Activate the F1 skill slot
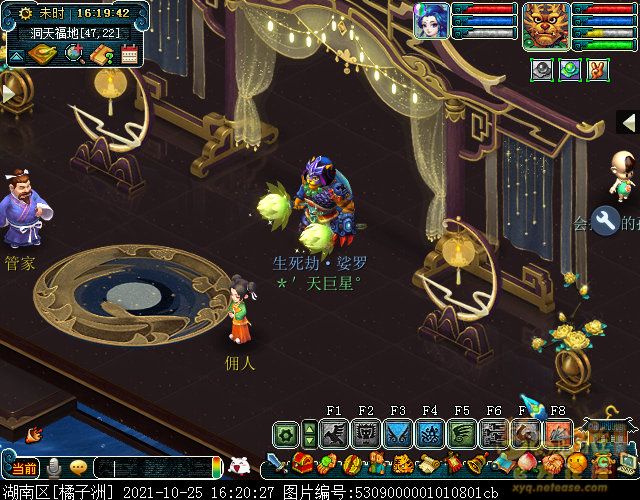 pyautogui.click(x=334, y=433)
